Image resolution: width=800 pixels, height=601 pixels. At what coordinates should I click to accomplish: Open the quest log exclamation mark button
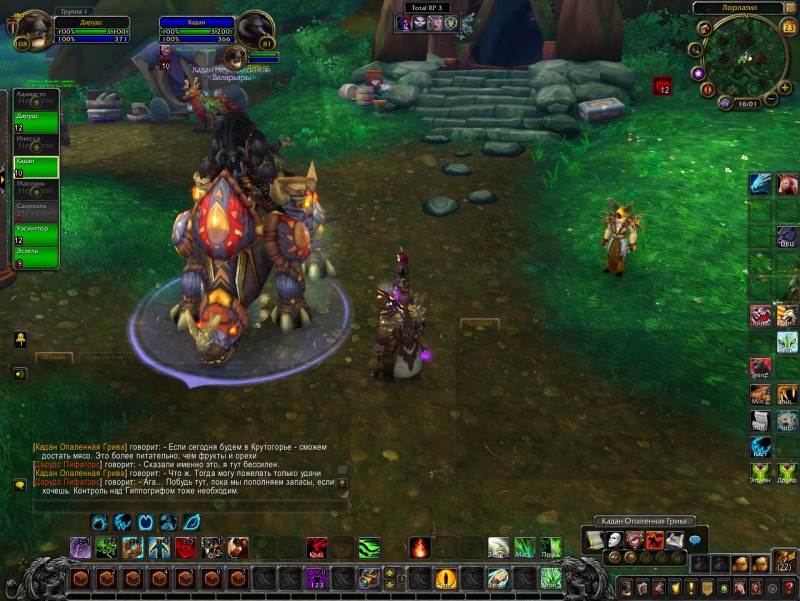tap(689, 587)
